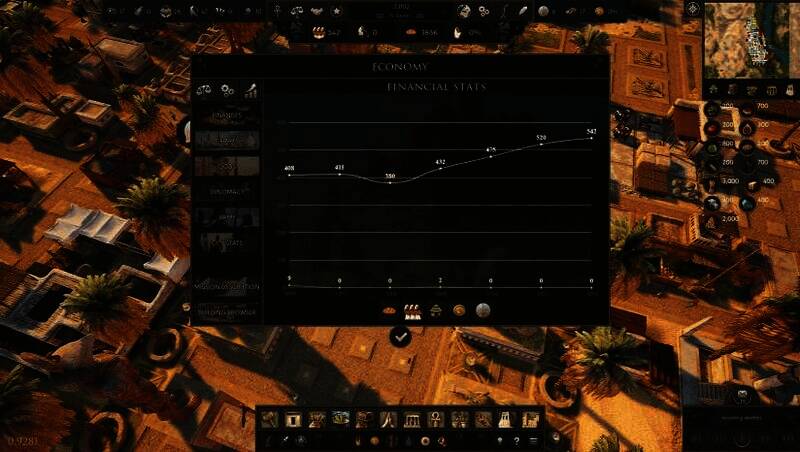Click the question mark help icon

(x=517, y=439)
